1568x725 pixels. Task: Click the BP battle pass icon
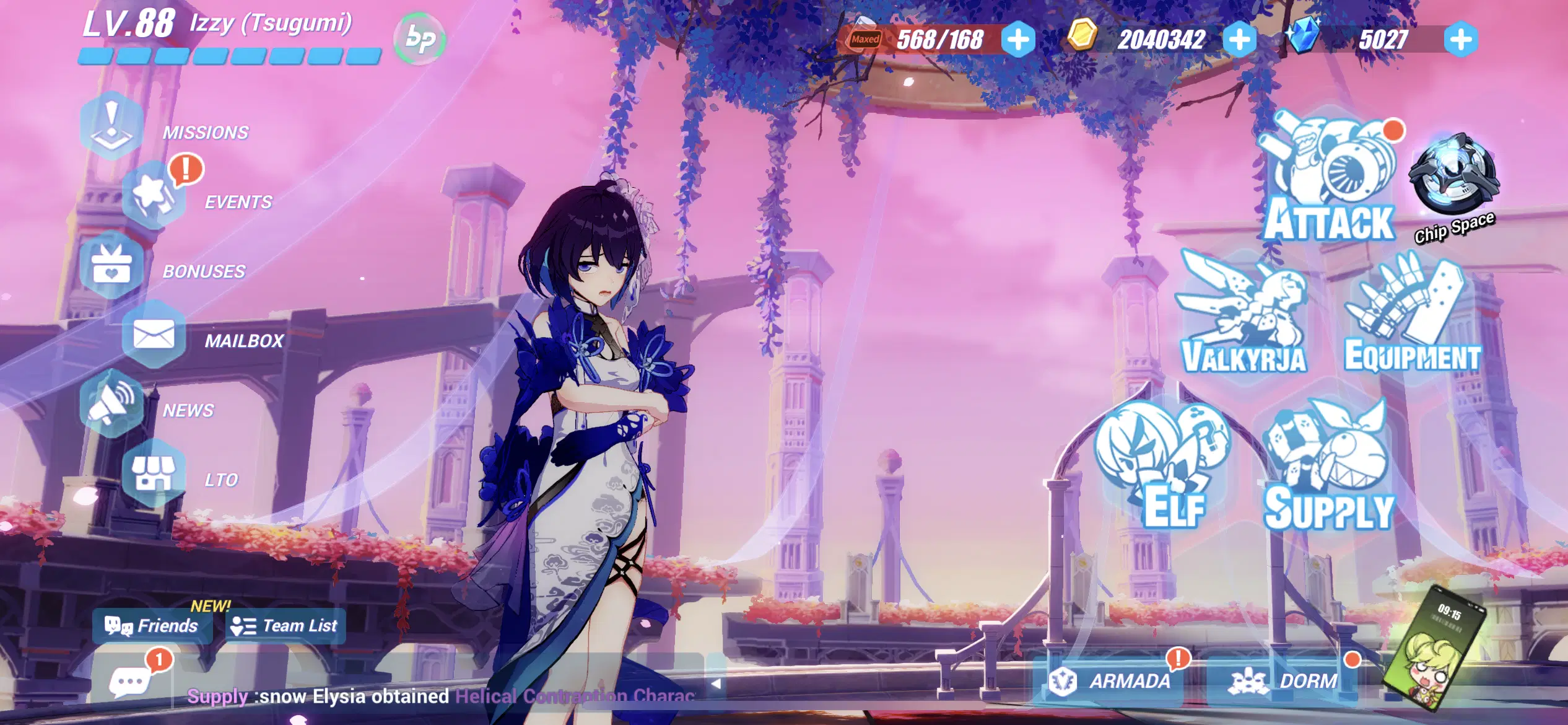(x=420, y=39)
